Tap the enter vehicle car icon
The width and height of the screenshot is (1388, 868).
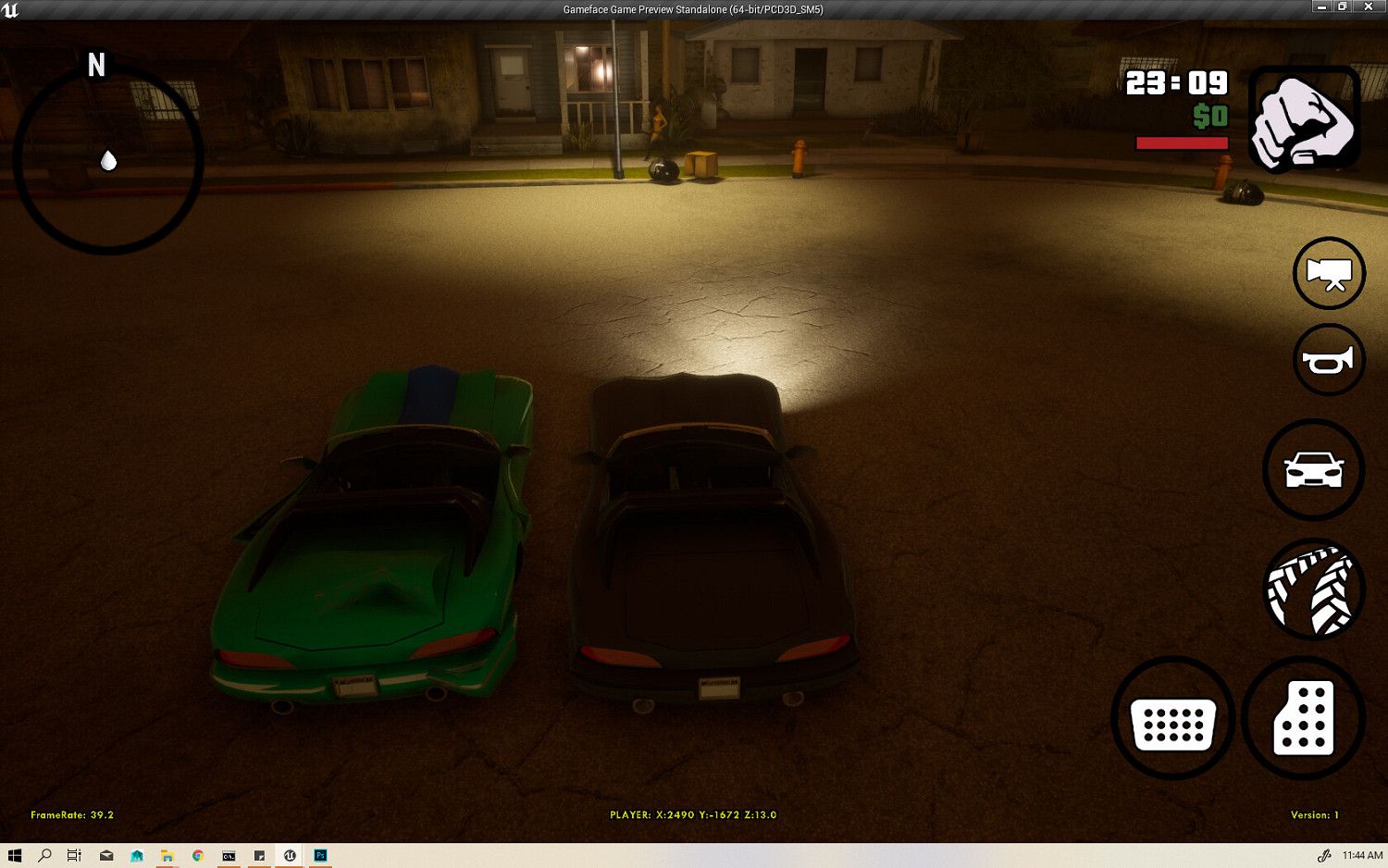[1314, 469]
